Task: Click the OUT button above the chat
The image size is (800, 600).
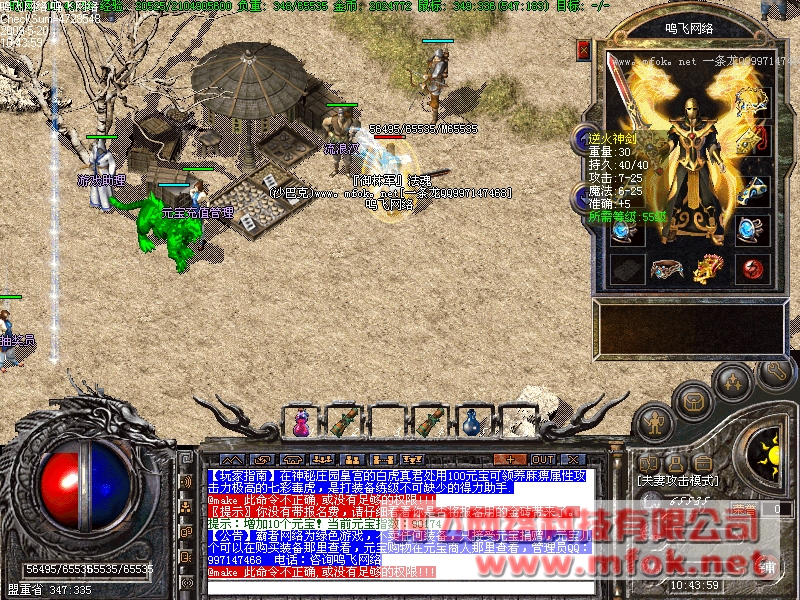Action: coord(542,459)
